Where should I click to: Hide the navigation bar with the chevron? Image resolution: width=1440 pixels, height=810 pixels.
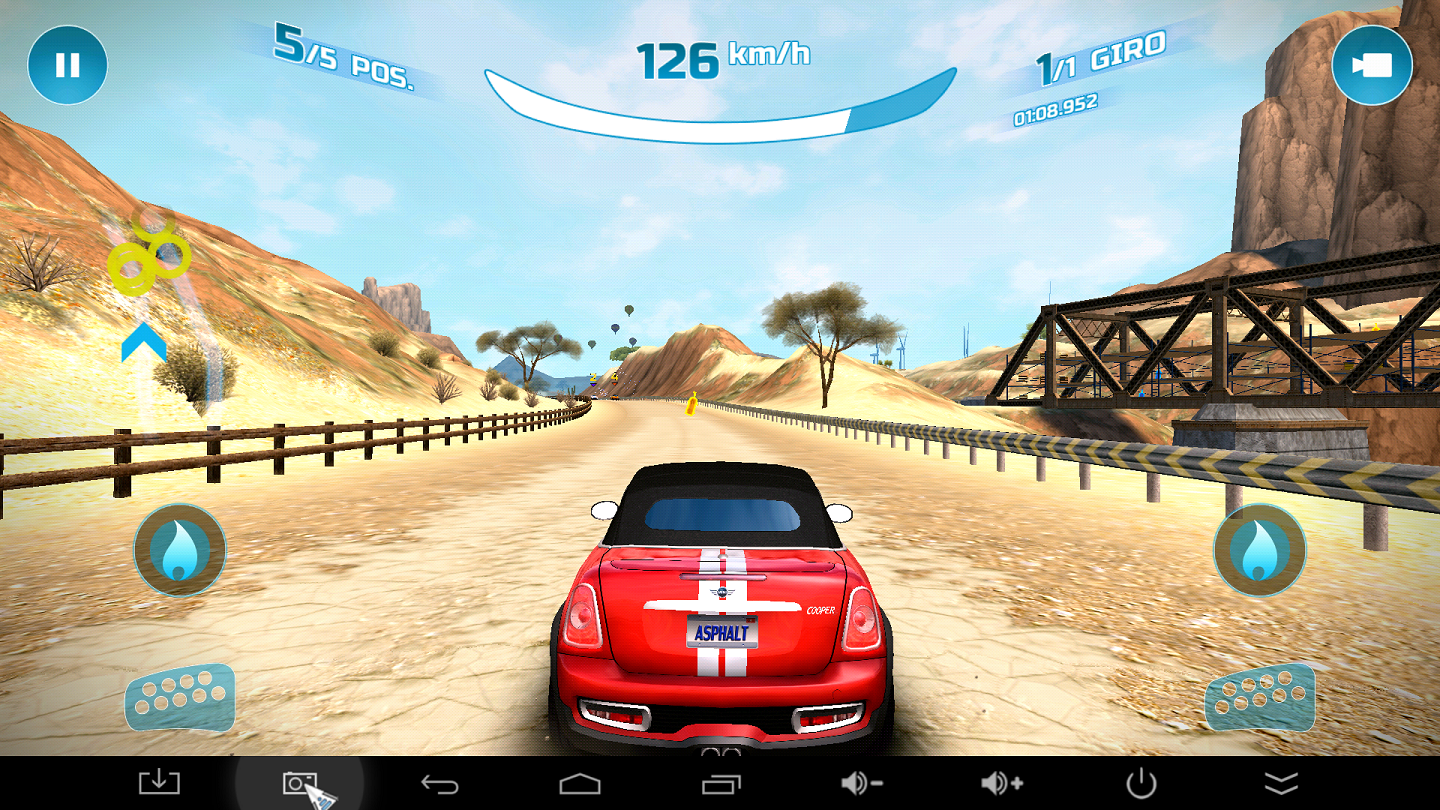point(1281,783)
